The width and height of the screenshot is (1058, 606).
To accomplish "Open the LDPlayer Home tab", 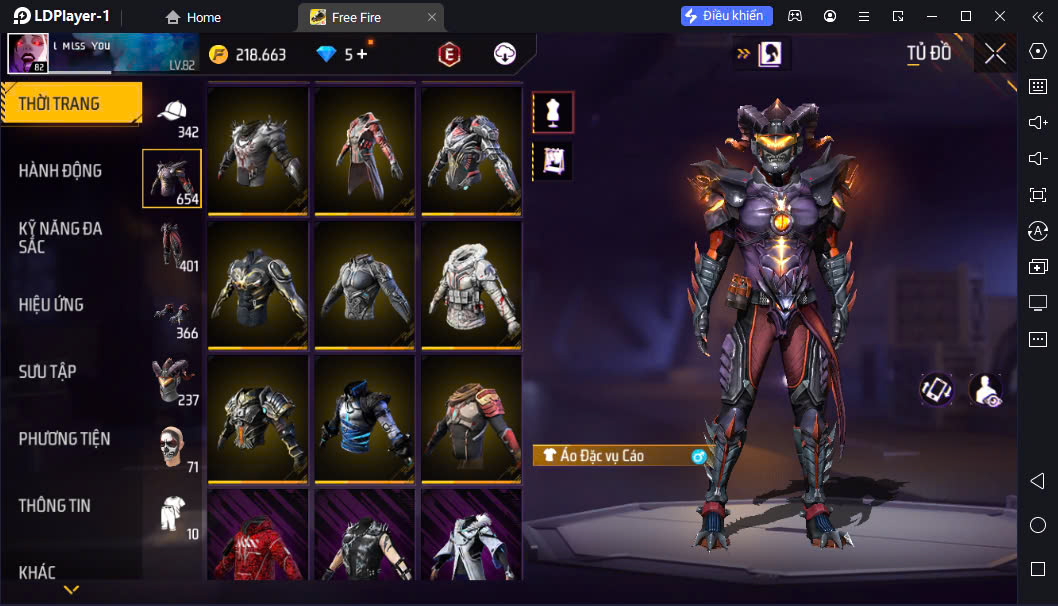I will 193,17.
